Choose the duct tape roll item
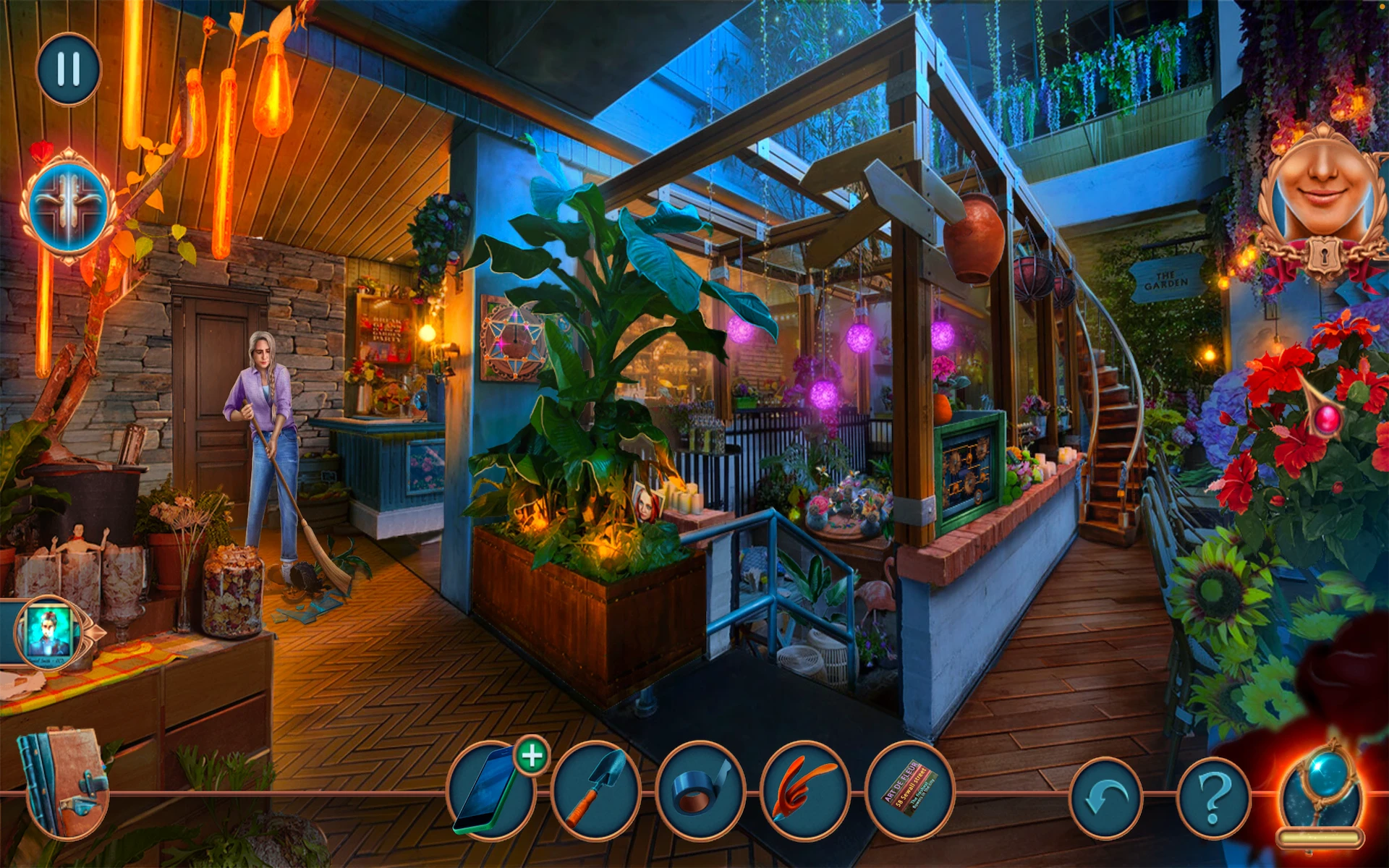This screenshot has width=1389, height=868. (700, 791)
